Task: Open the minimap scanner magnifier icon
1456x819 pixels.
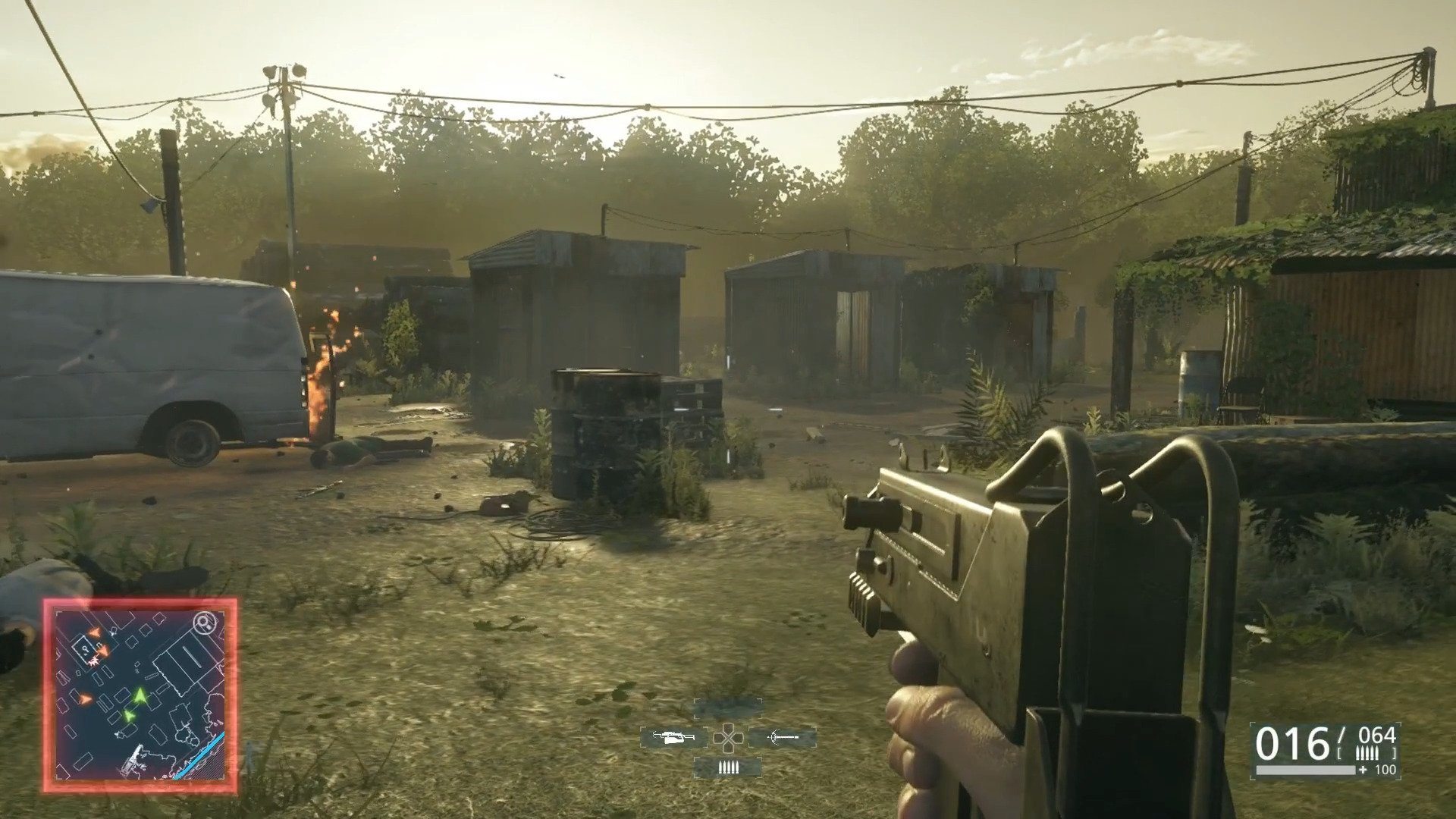Action: [x=204, y=623]
